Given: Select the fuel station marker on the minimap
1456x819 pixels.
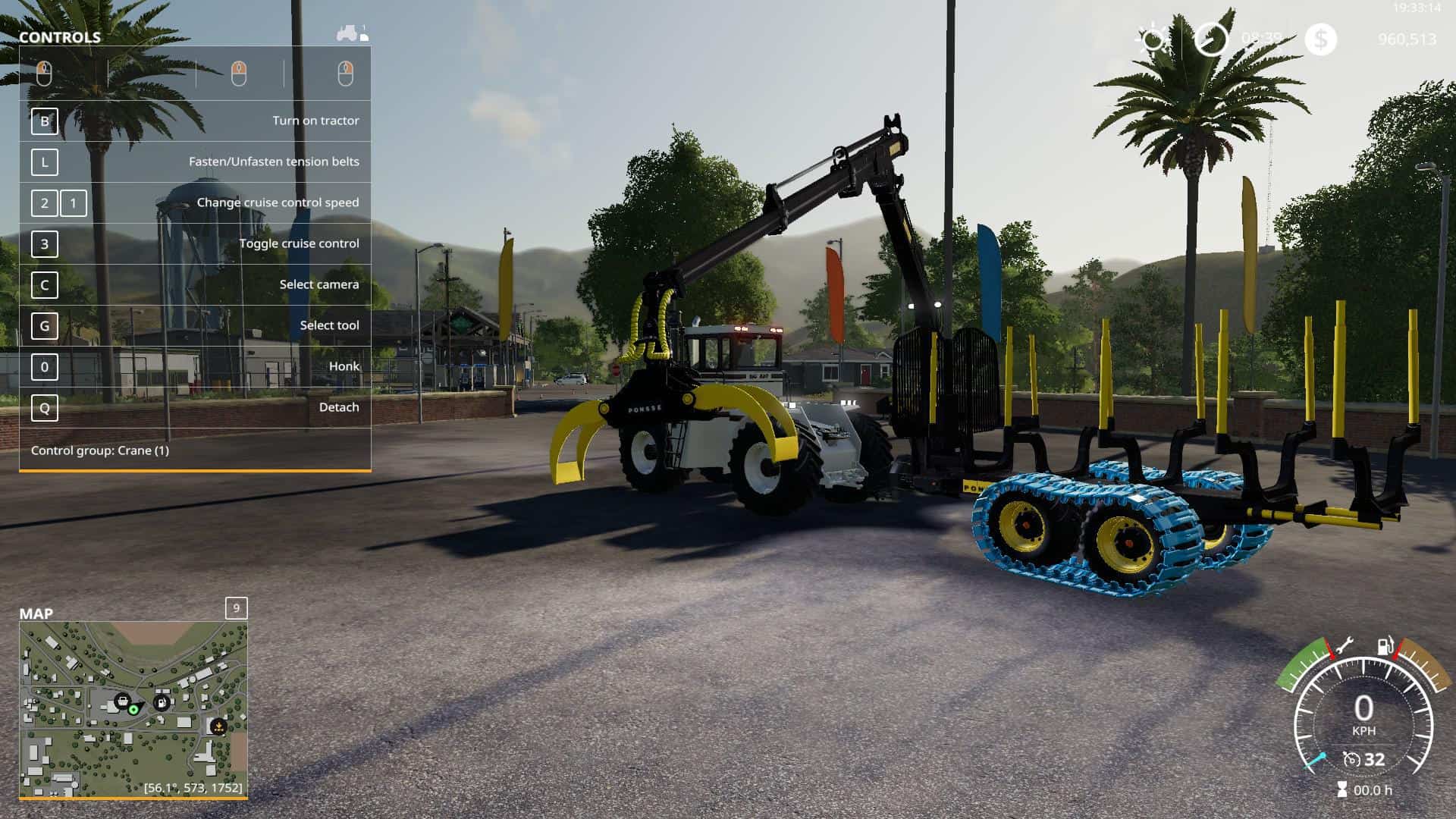Looking at the screenshot, I should (x=162, y=702).
